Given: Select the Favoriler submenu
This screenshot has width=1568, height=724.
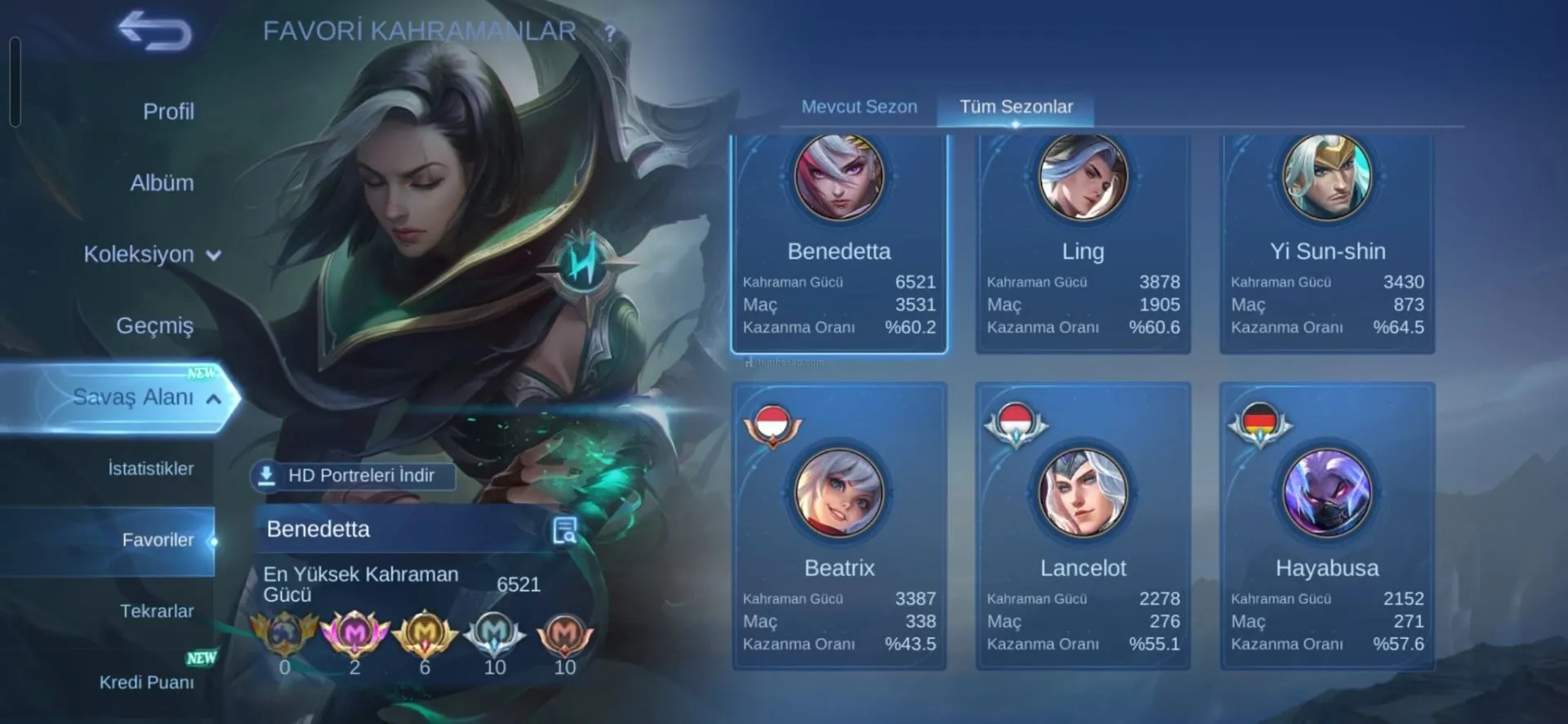Looking at the screenshot, I should (158, 539).
